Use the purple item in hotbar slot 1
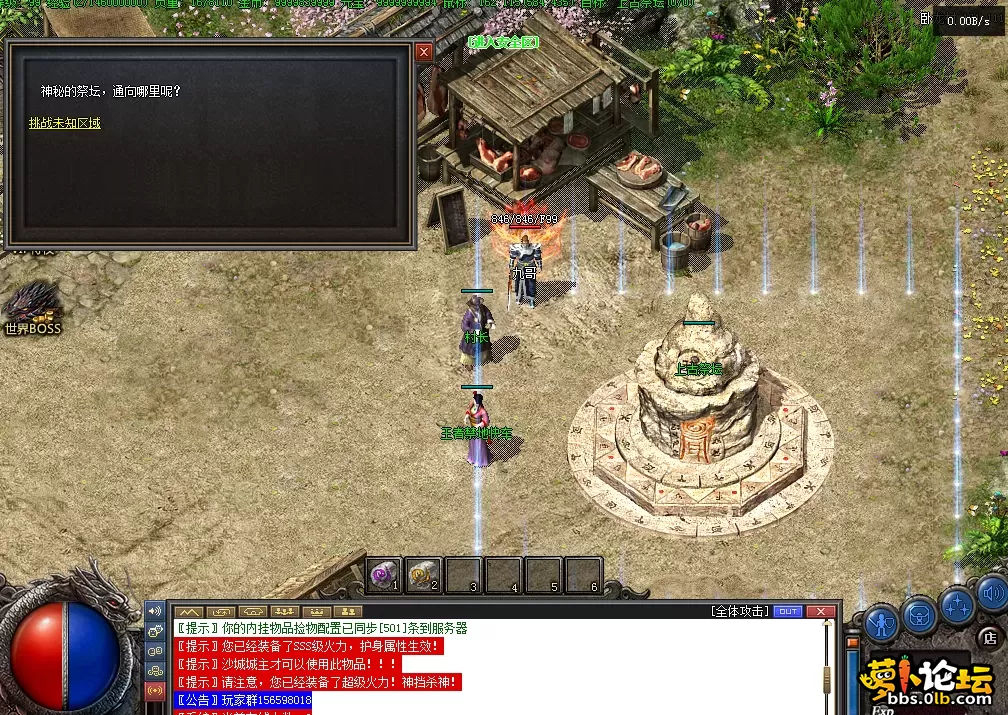Image resolution: width=1008 pixels, height=715 pixels. point(385,574)
